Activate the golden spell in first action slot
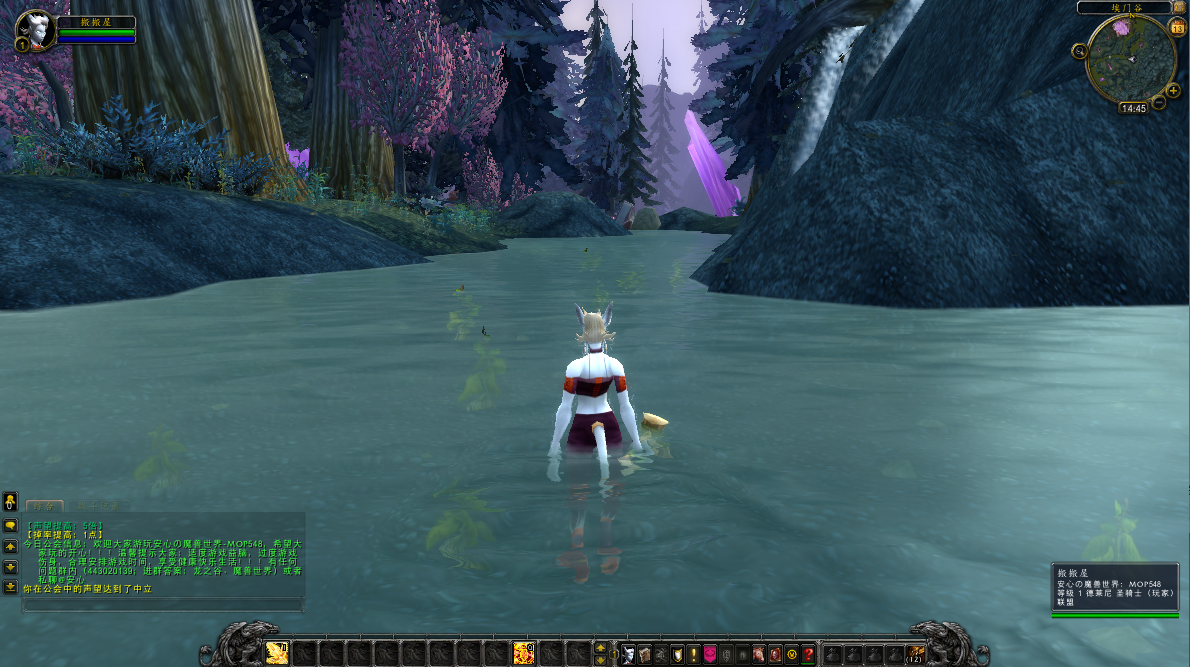The width and height of the screenshot is (1190, 667). coord(277,653)
